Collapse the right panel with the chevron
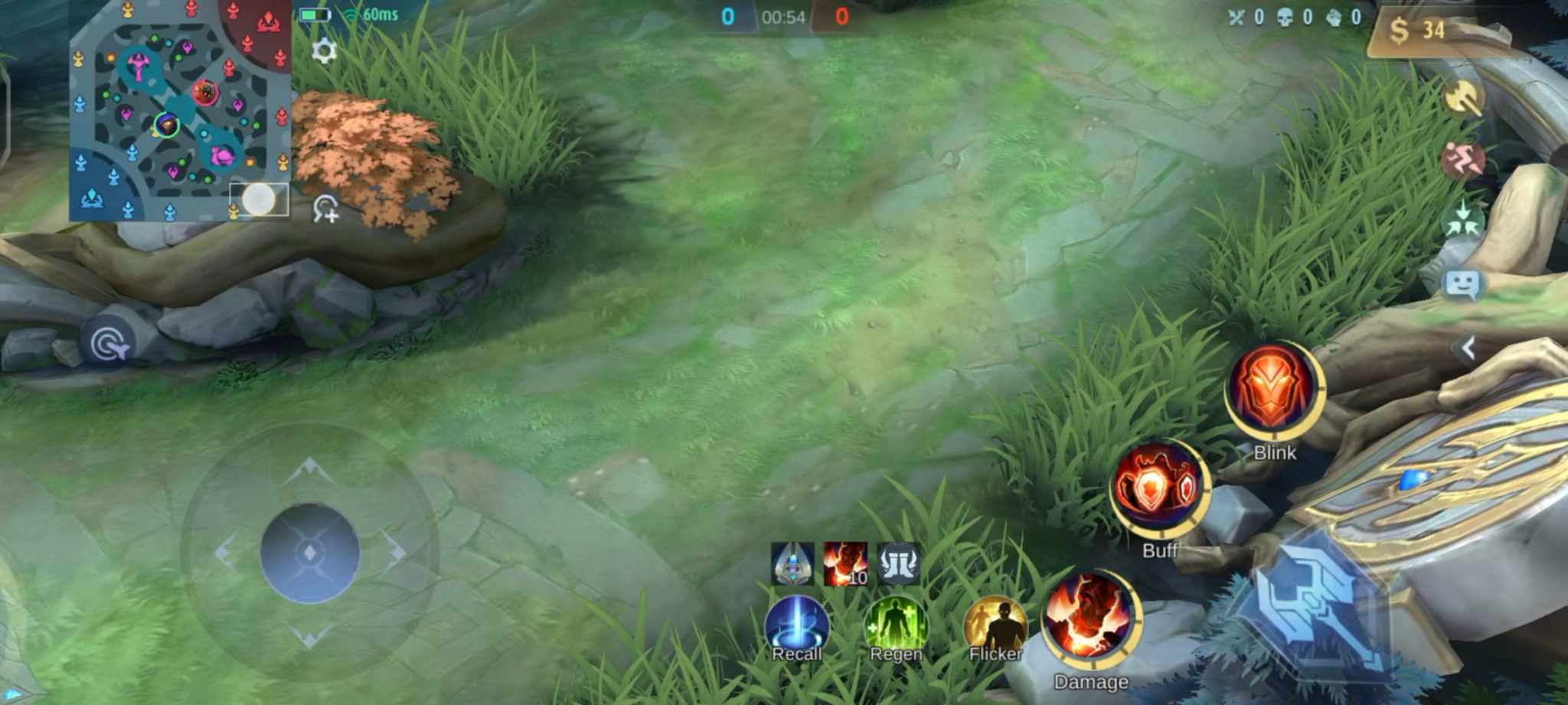 click(x=1468, y=346)
